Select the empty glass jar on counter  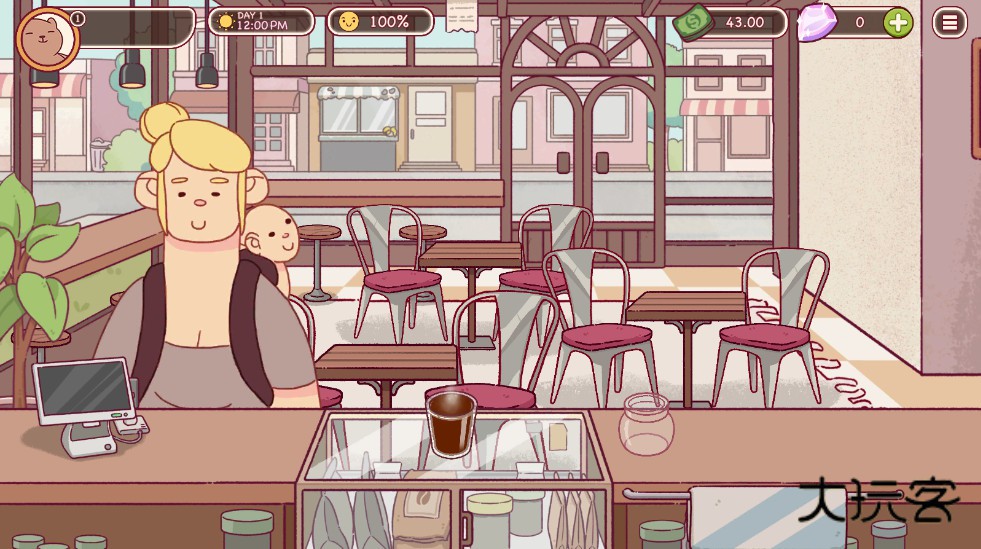pyautogui.click(x=646, y=423)
